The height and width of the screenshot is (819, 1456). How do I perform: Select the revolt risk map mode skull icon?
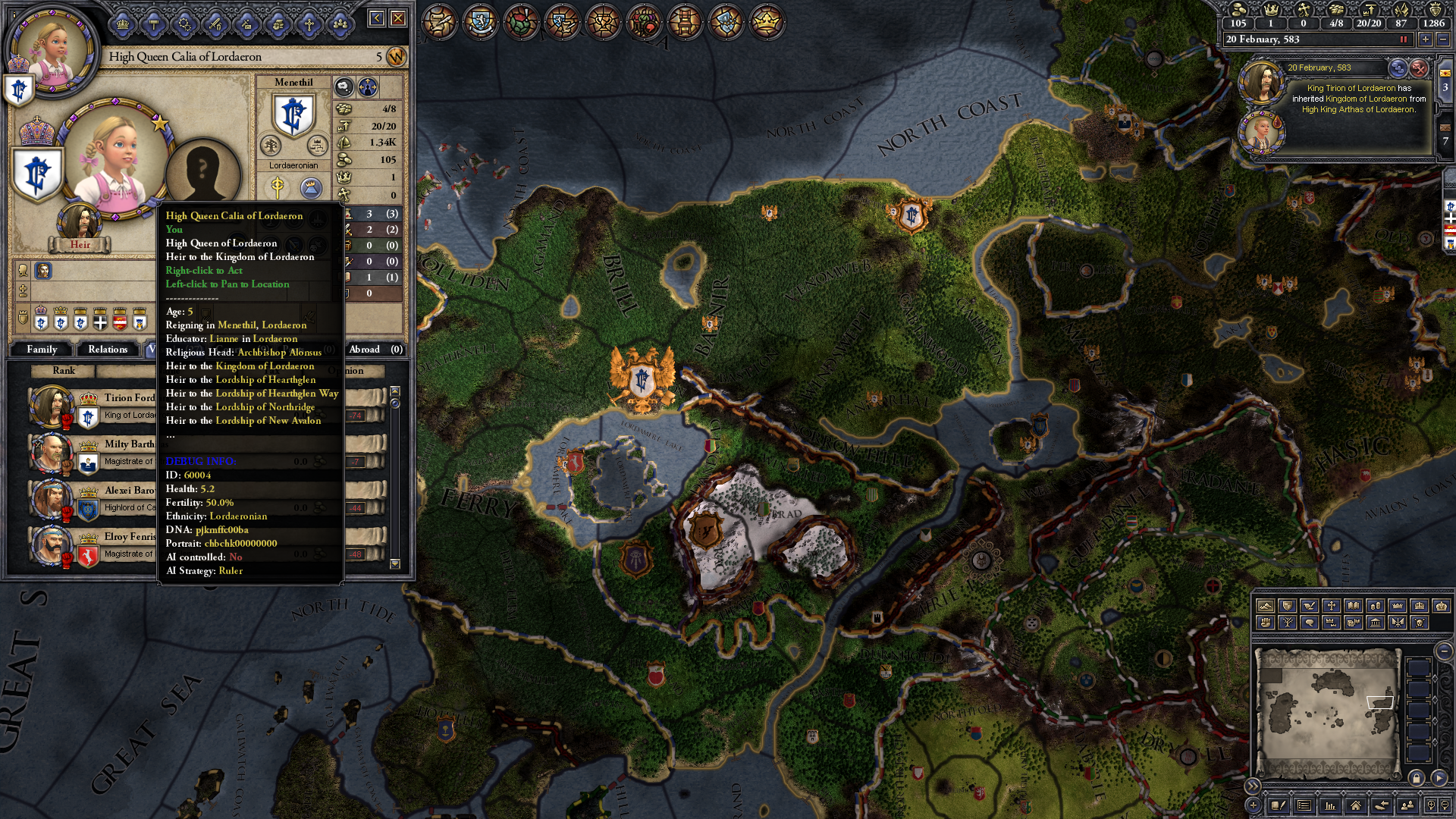[1418, 623]
